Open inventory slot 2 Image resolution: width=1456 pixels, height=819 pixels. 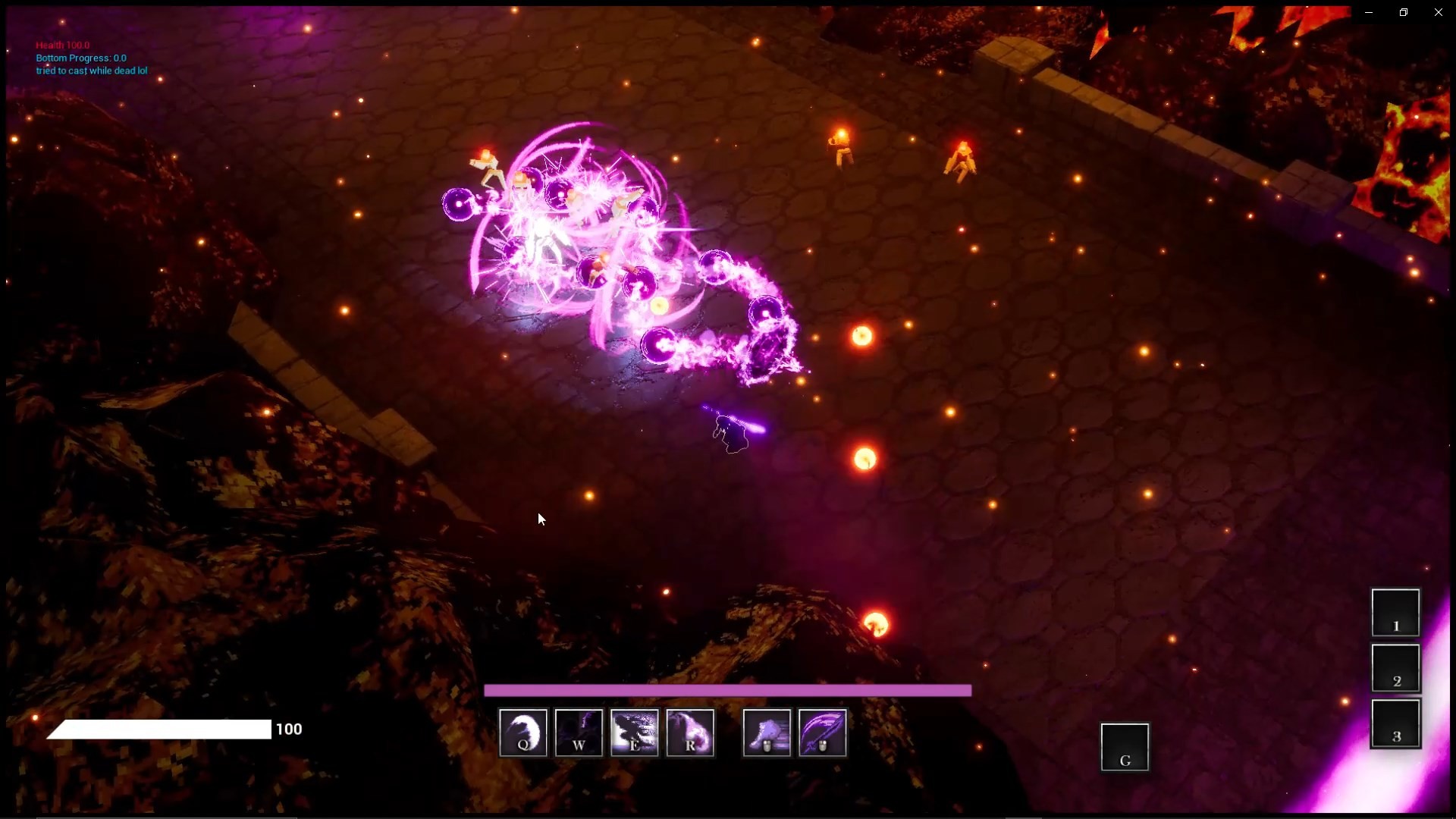point(1396,668)
